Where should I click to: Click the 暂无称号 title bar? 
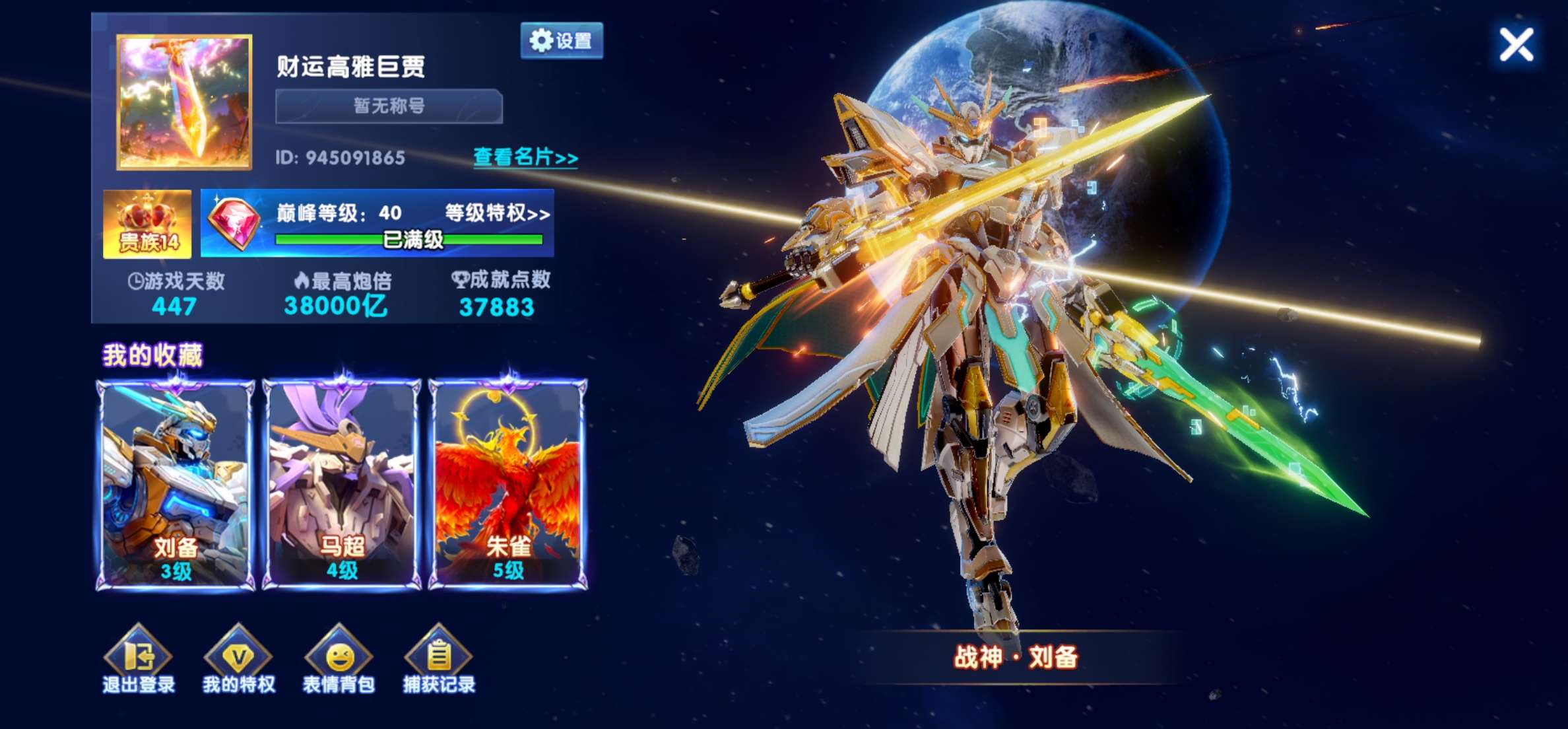tap(389, 106)
